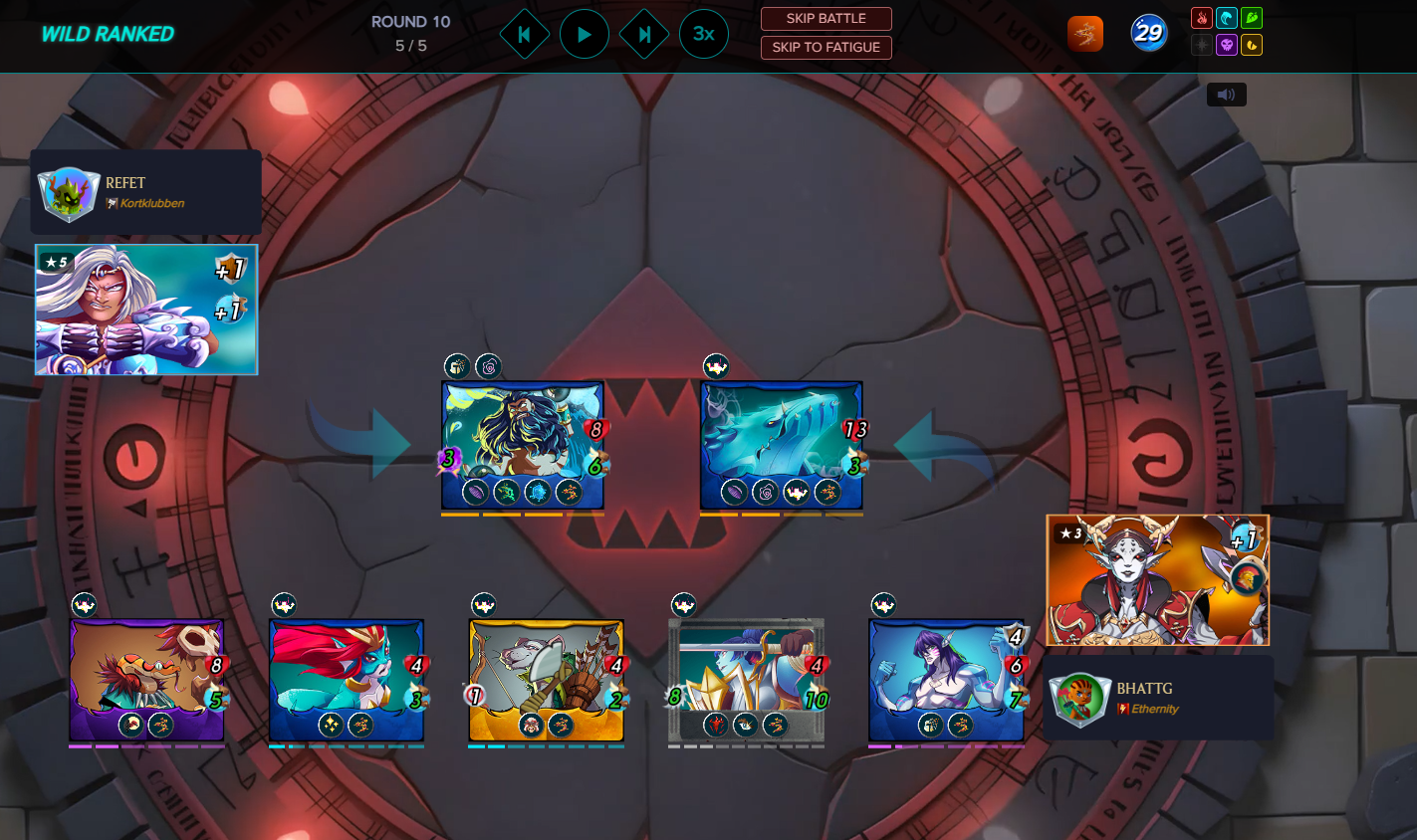Toggle the 3x playback speed
This screenshot has width=1417, height=840.
(704, 34)
